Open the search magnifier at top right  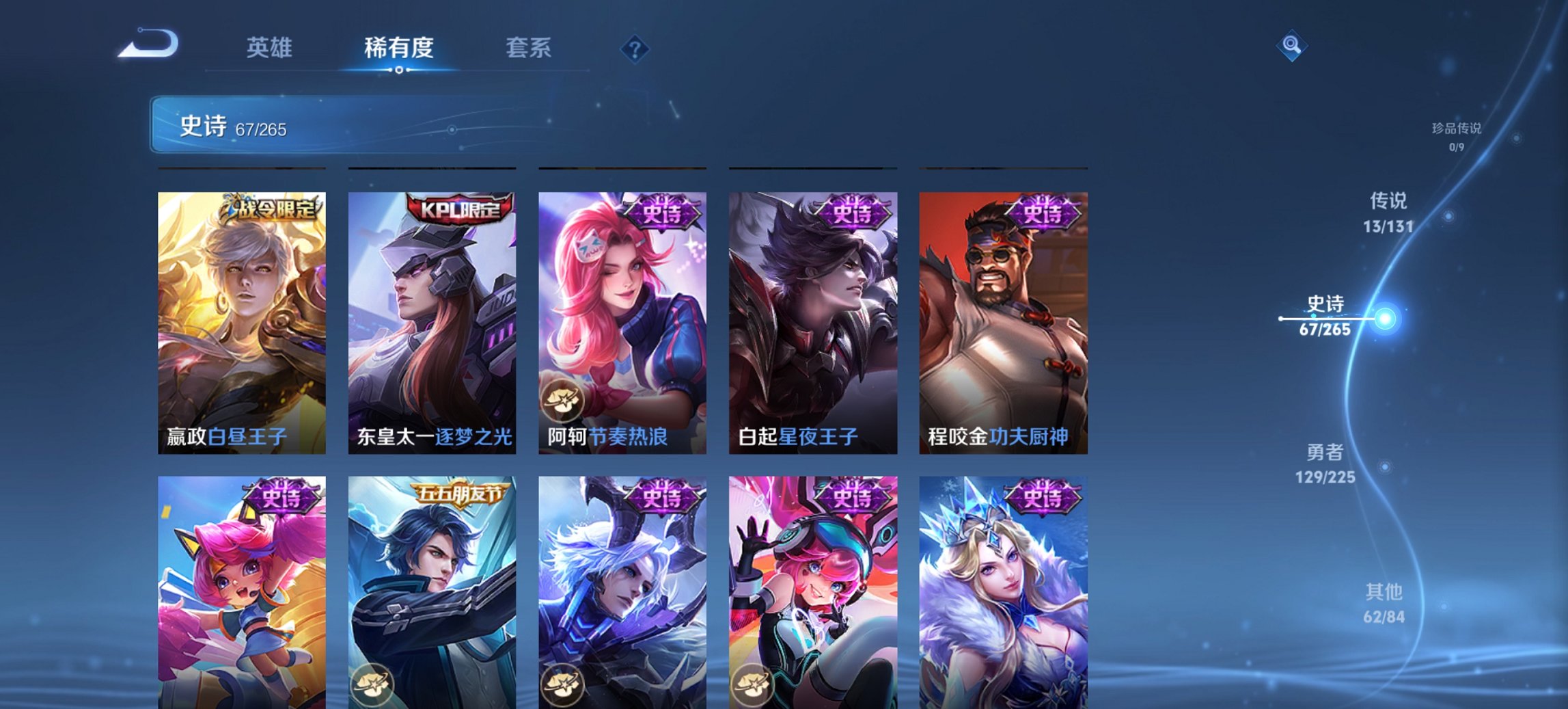(x=1291, y=45)
